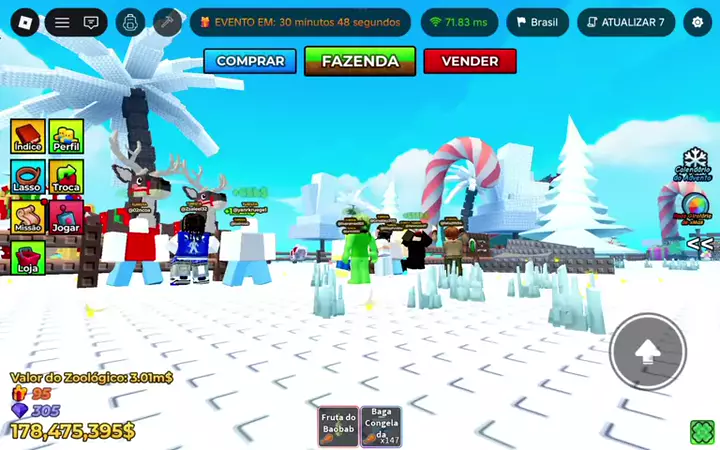The height and width of the screenshot is (450, 720).
Task: Open the Brasil region selector
Action: click(537, 22)
